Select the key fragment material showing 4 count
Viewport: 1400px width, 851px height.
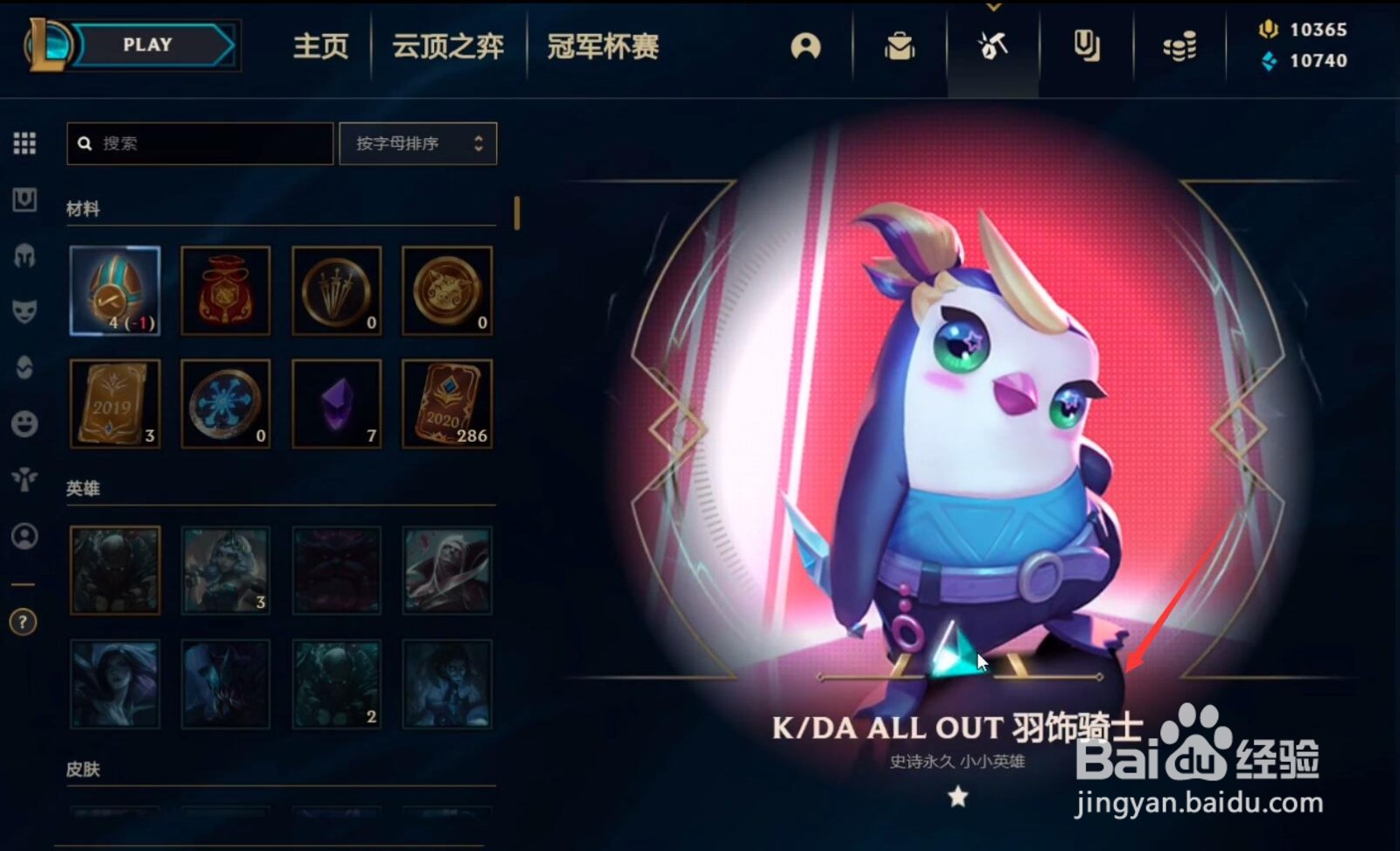pyautogui.click(x=114, y=289)
